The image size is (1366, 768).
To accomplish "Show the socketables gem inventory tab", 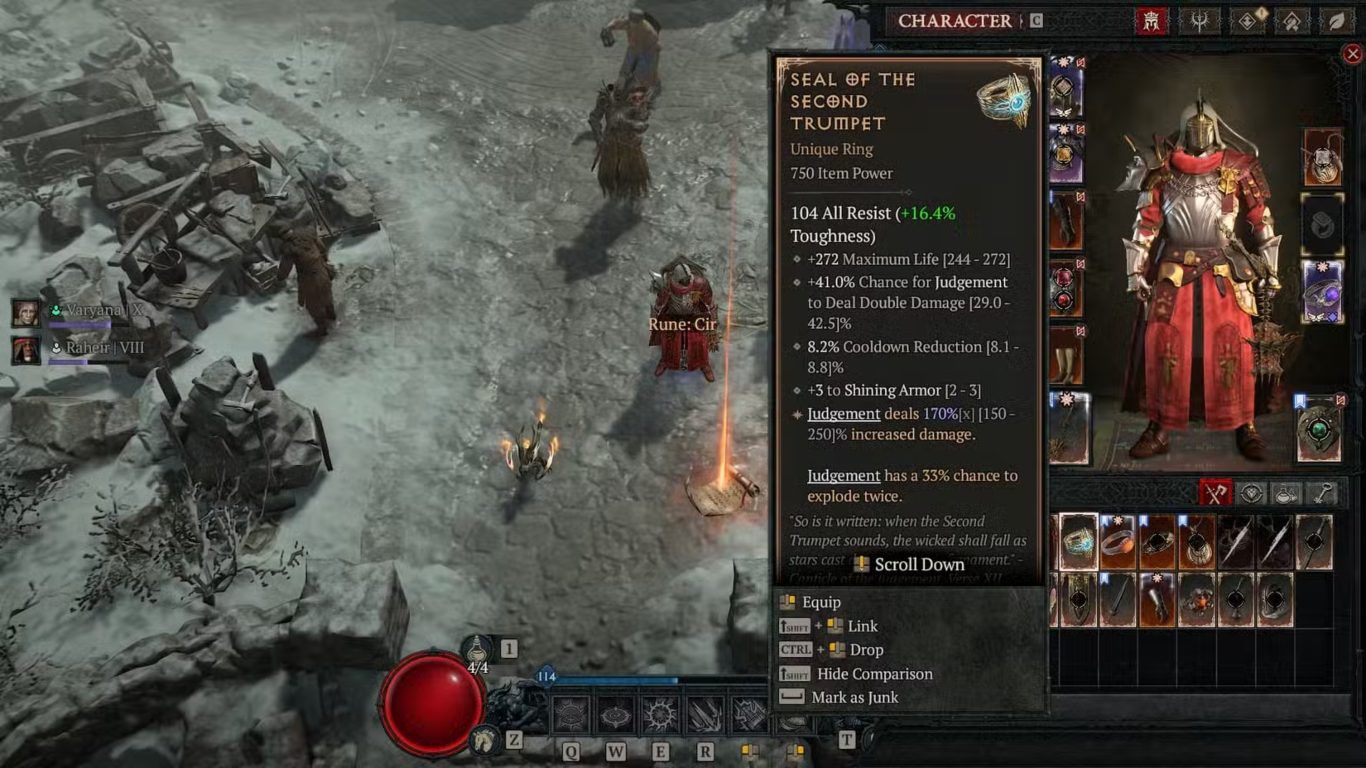I will (1251, 493).
